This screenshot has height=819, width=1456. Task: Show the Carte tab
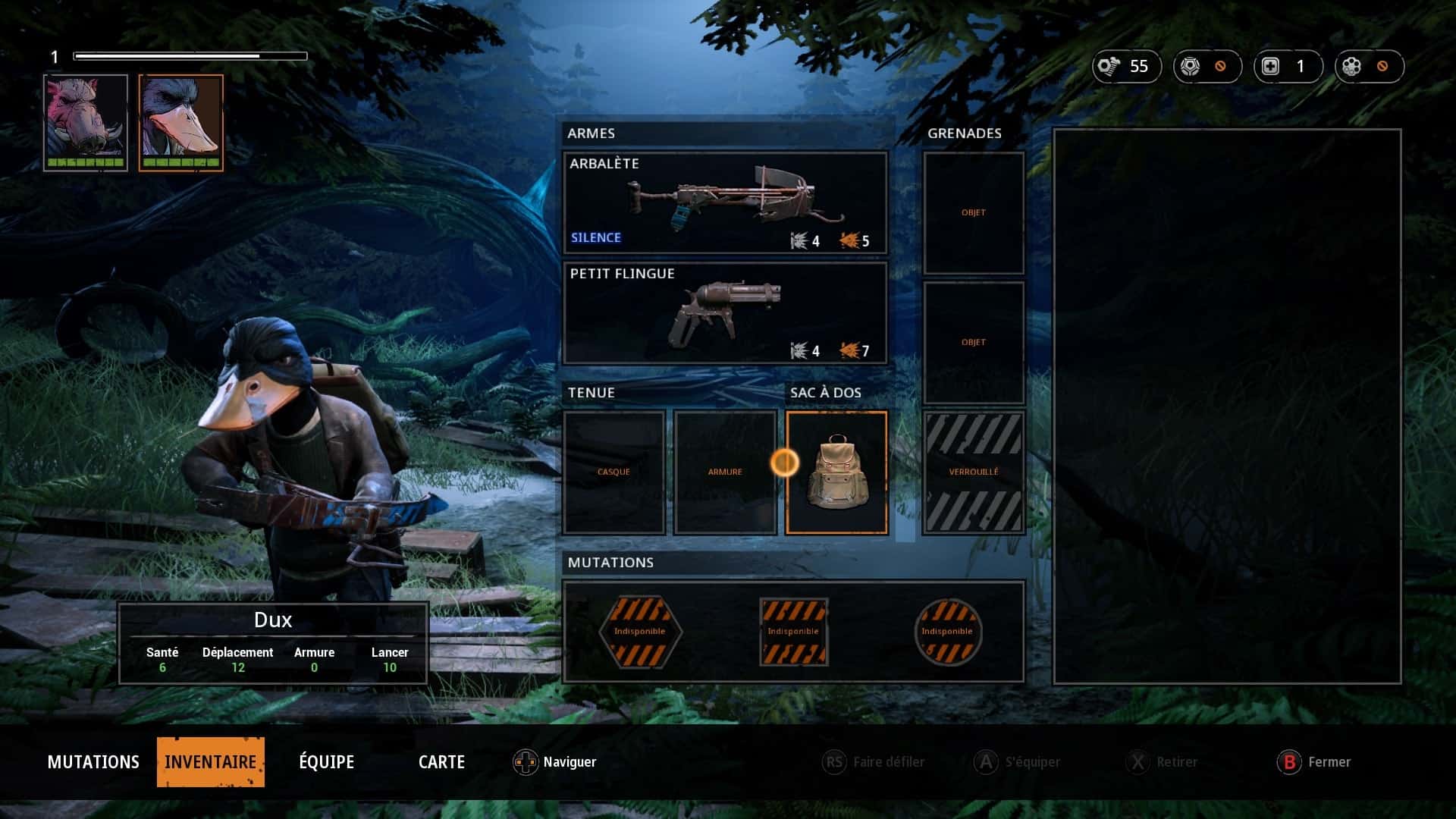(x=441, y=761)
